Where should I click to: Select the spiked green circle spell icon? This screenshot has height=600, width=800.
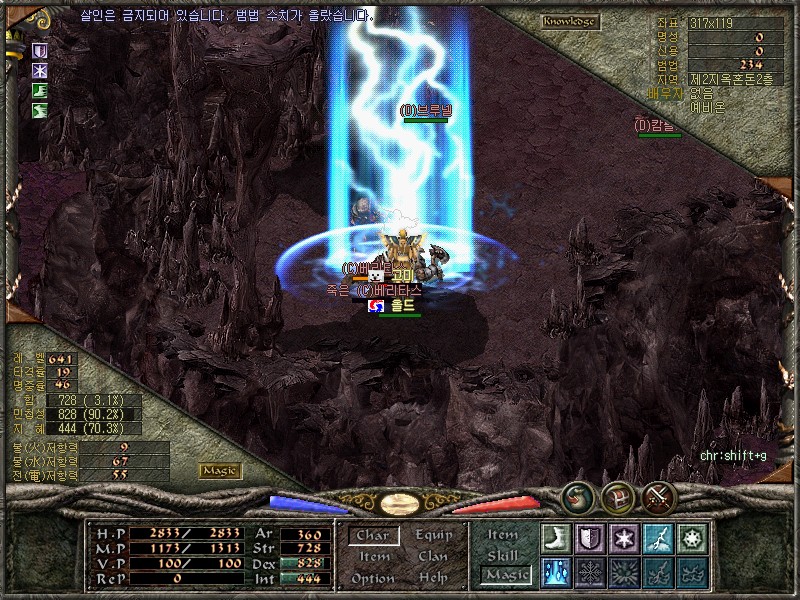pyautogui.click(x=692, y=538)
